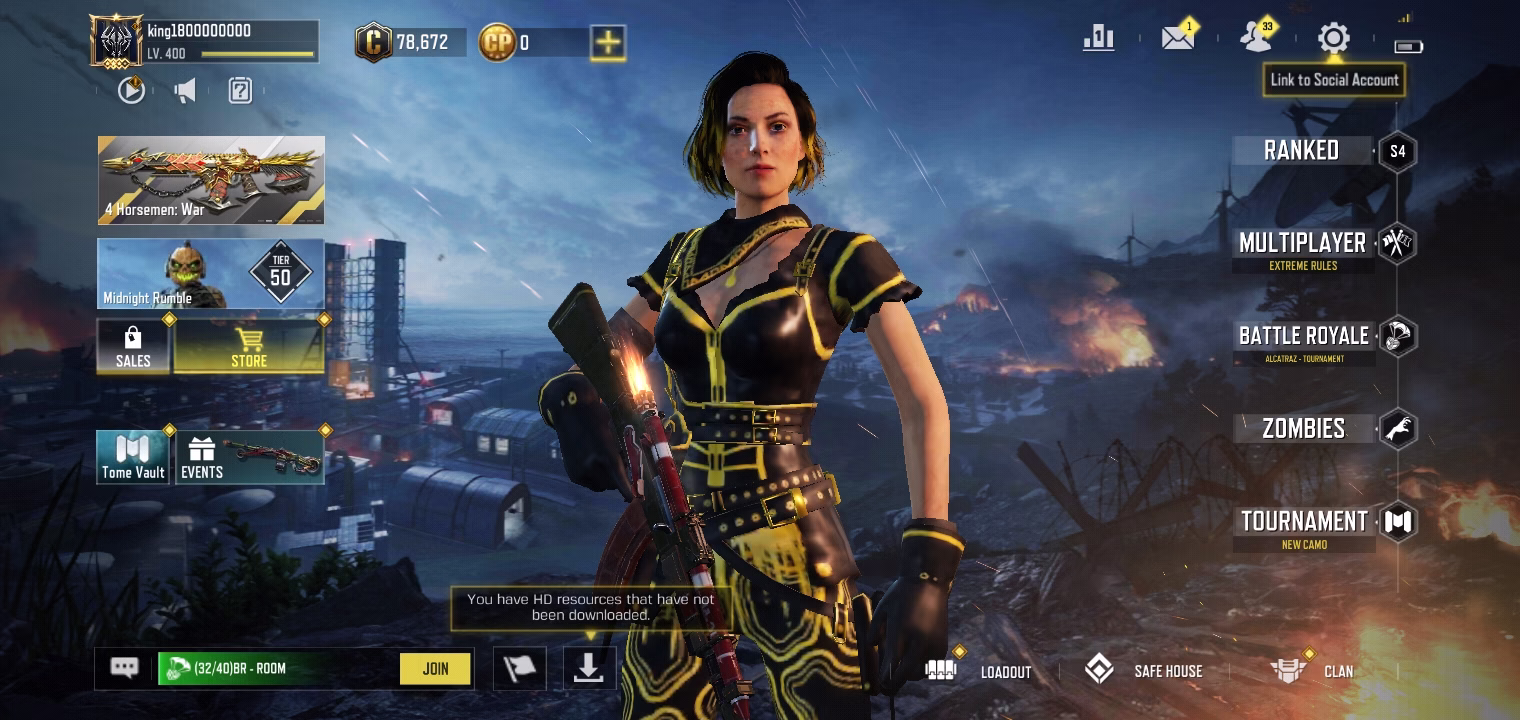View the 4 Horsemen: War banner

(x=211, y=180)
